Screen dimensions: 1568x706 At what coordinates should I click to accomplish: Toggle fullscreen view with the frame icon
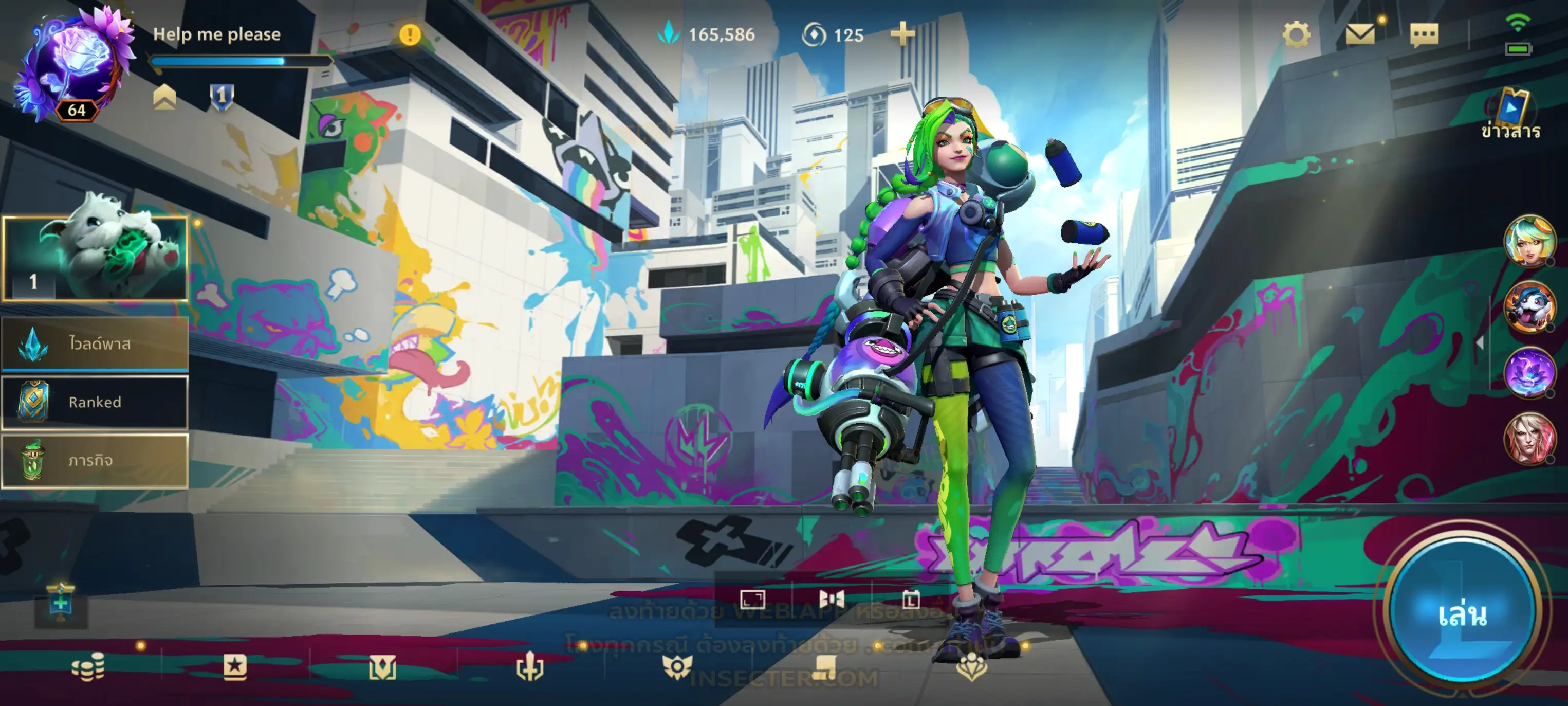(752, 600)
